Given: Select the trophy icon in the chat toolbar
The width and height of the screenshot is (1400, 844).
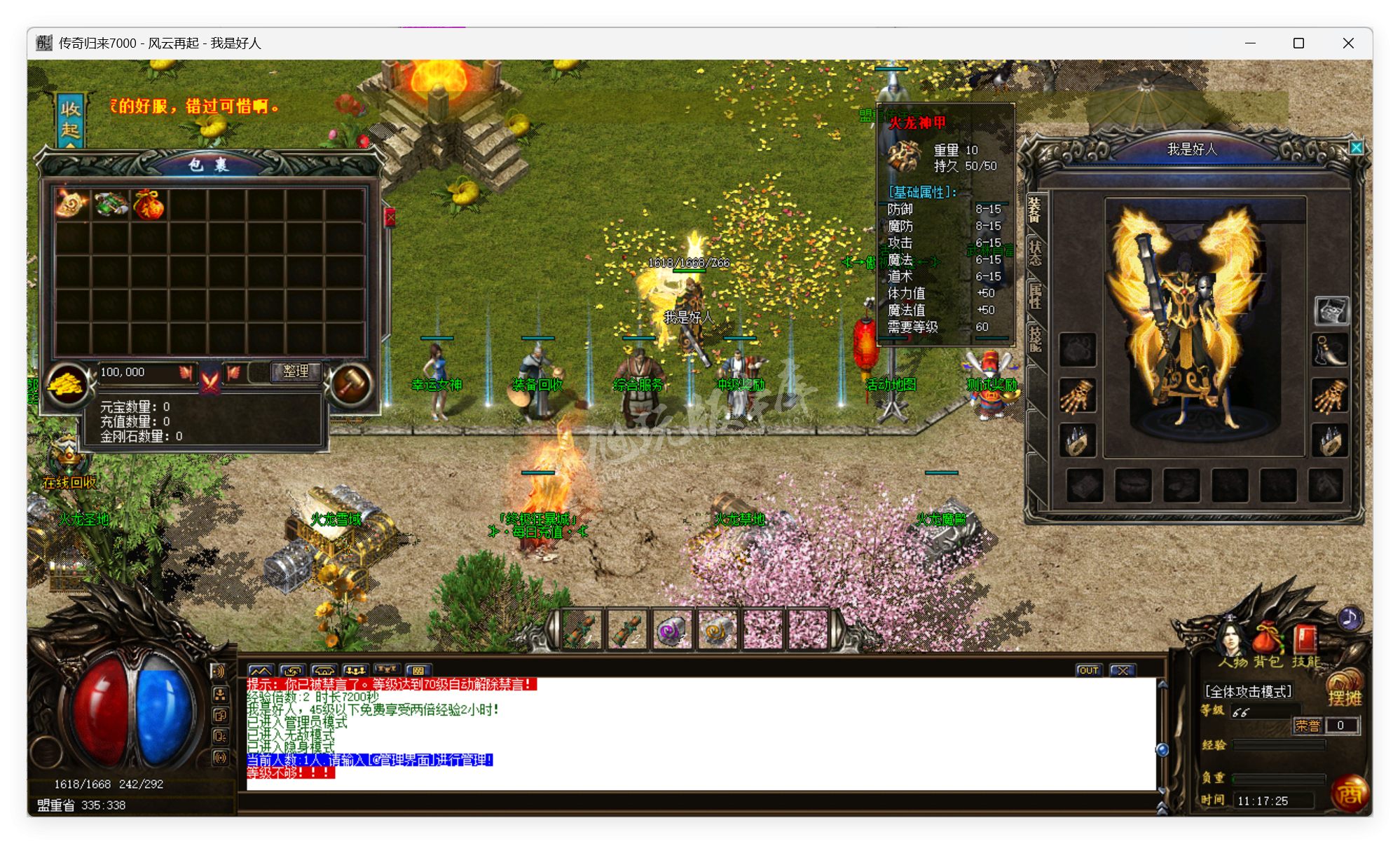Looking at the screenshot, I should (x=387, y=670).
